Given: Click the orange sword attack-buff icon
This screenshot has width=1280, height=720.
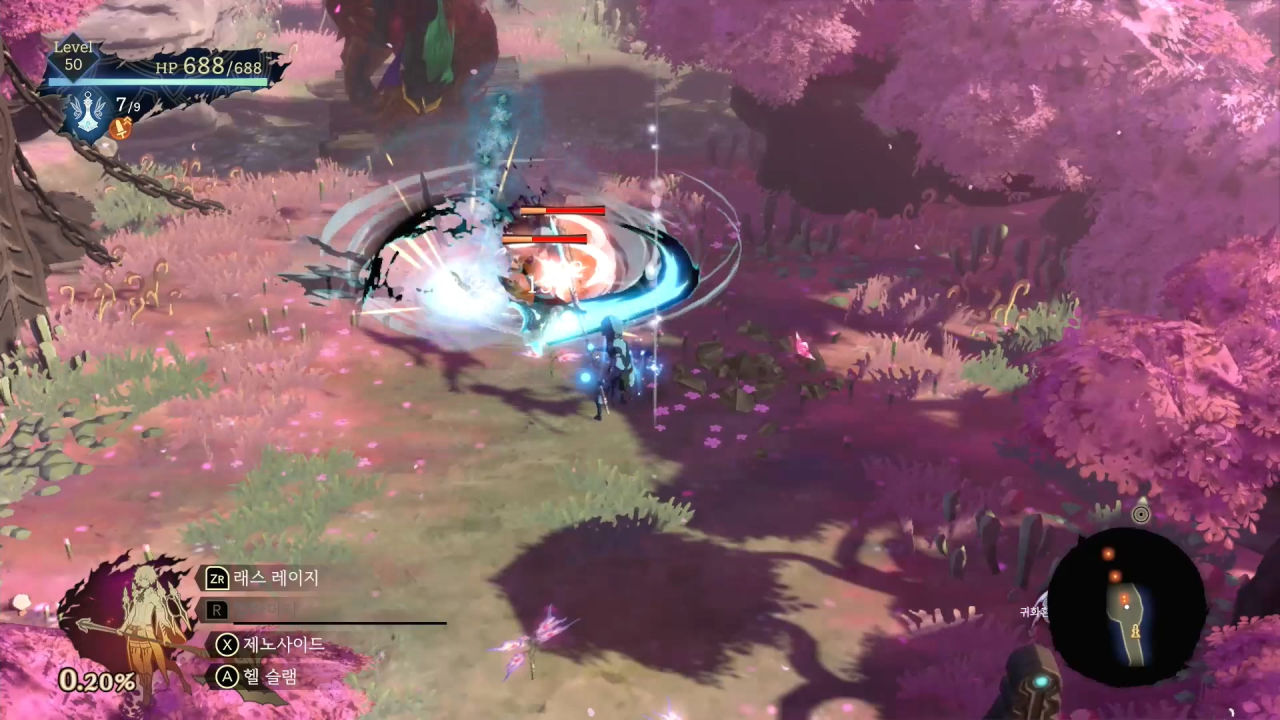Looking at the screenshot, I should (x=120, y=128).
